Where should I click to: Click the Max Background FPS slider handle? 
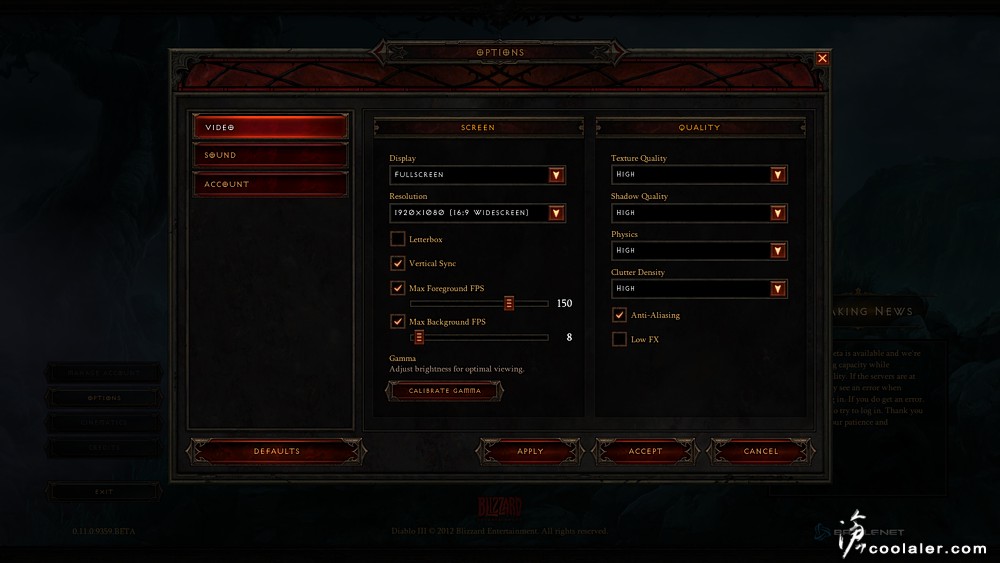point(419,337)
